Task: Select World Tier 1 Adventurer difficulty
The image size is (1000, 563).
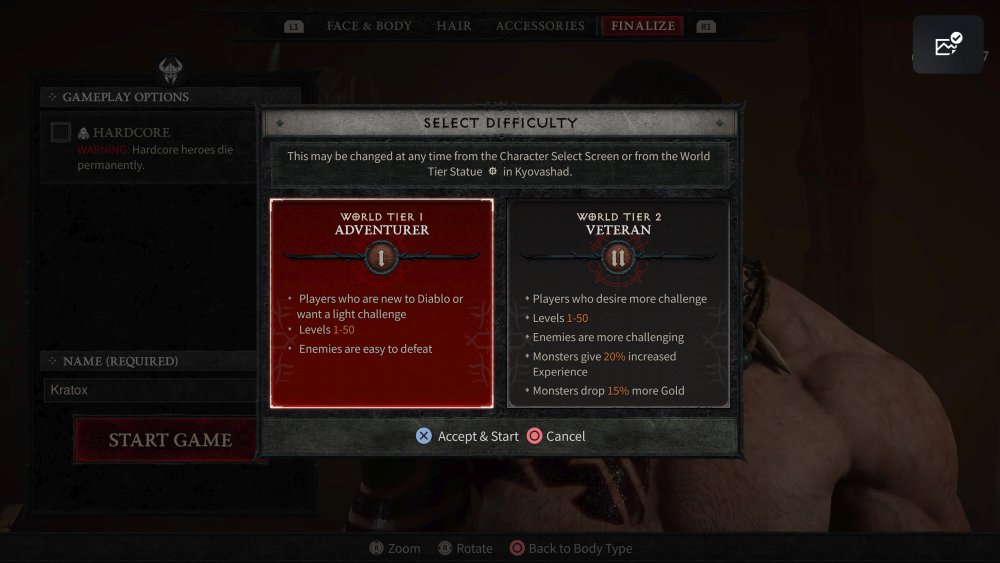Action: point(381,303)
